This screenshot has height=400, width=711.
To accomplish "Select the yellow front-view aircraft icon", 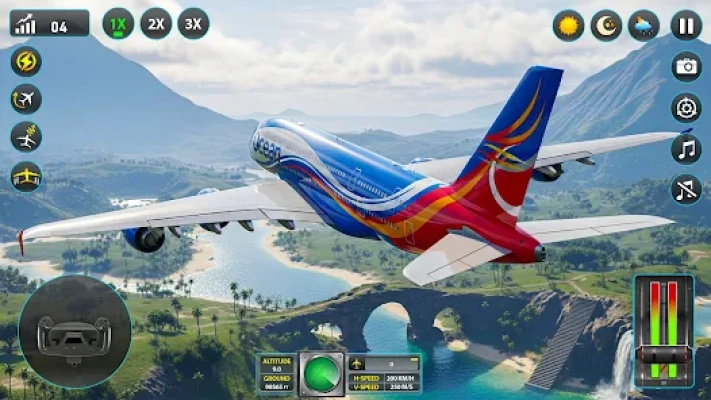I will click(26, 176).
